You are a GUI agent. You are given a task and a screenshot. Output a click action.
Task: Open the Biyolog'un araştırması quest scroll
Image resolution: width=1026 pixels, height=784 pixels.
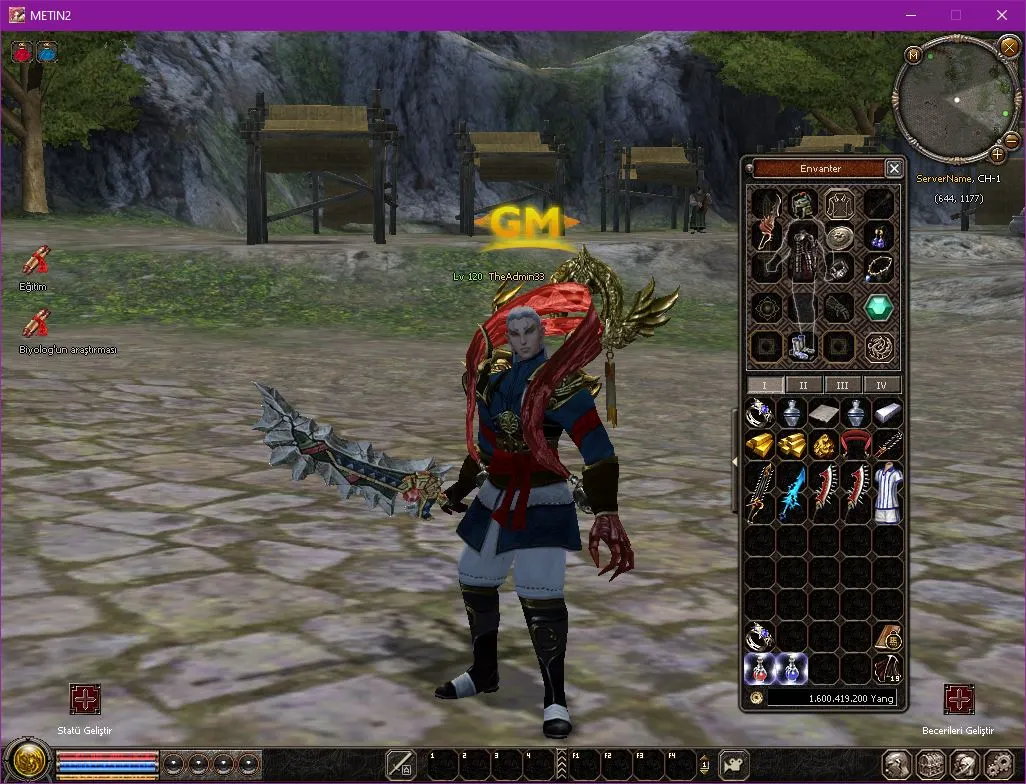click(36, 323)
